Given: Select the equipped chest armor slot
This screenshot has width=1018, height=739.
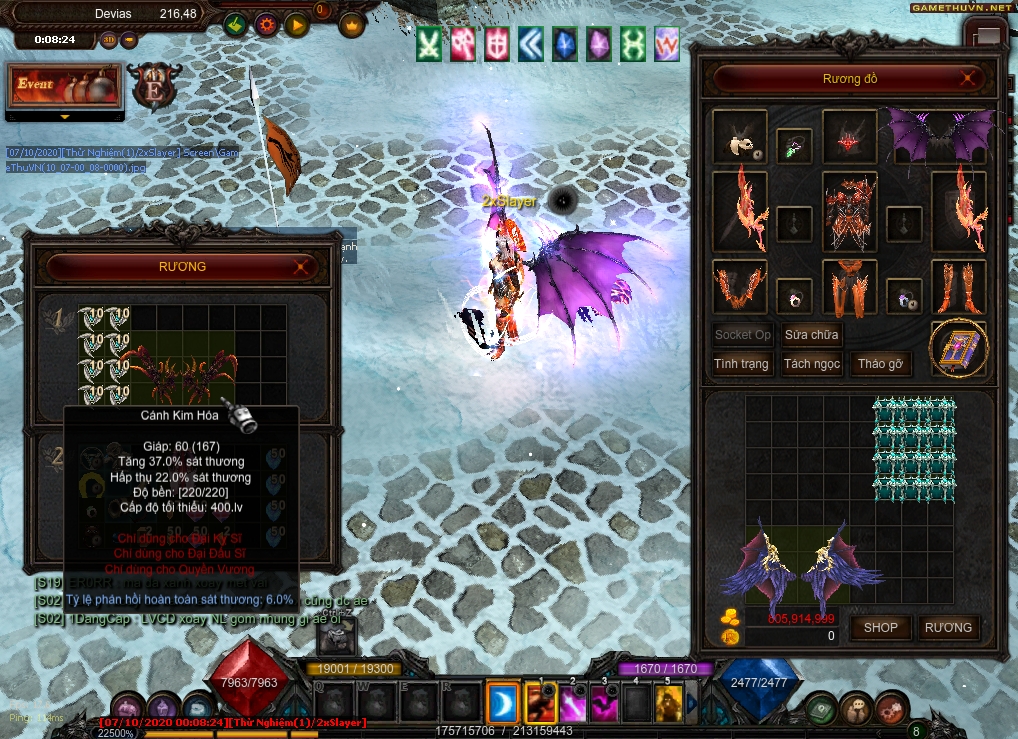Looking at the screenshot, I should click(x=849, y=211).
